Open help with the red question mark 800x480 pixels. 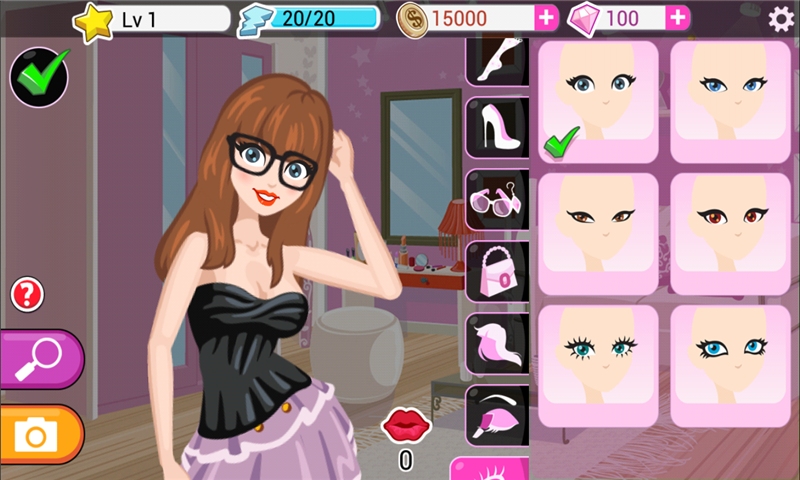click(27, 294)
